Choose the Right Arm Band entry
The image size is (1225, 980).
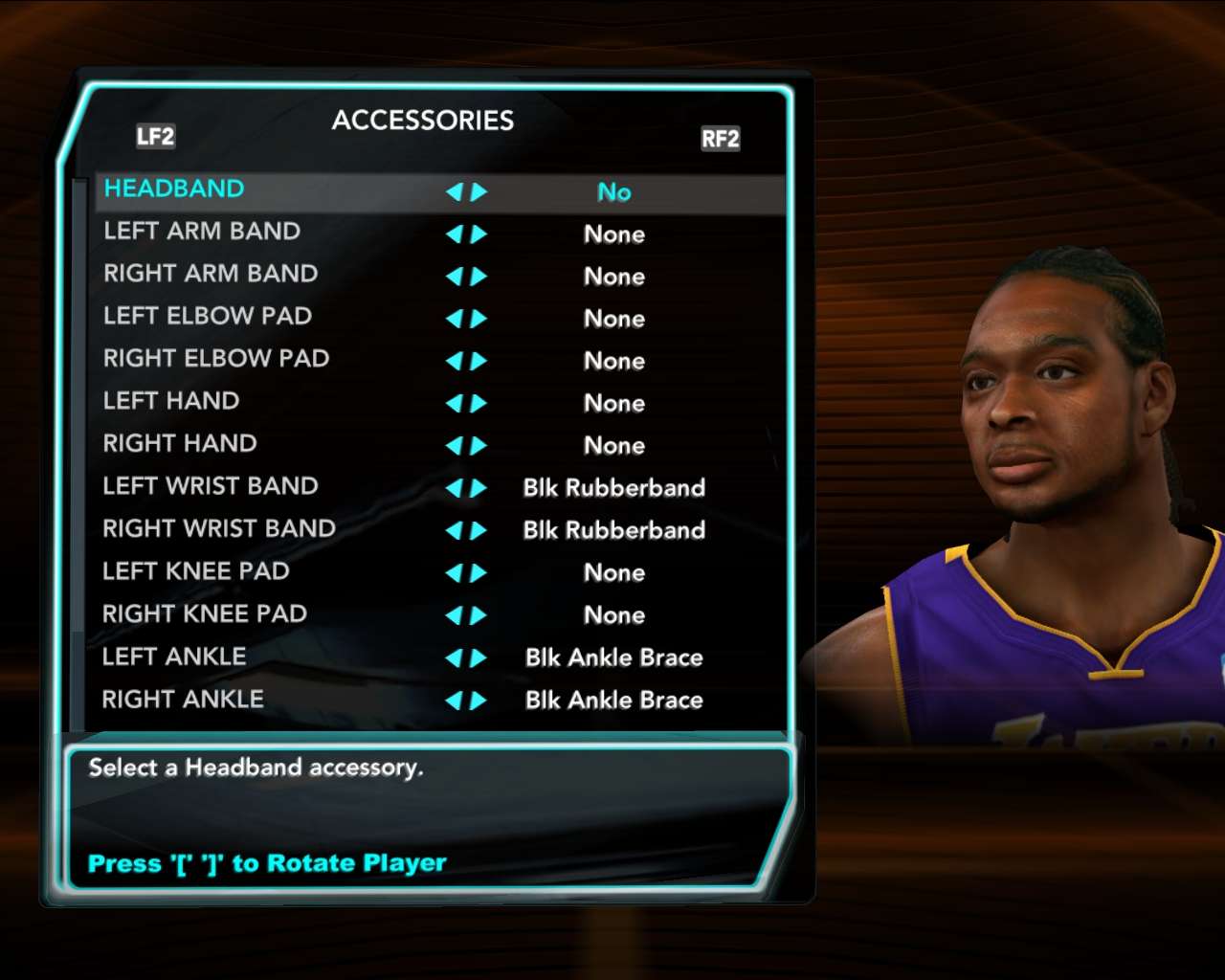click(211, 274)
